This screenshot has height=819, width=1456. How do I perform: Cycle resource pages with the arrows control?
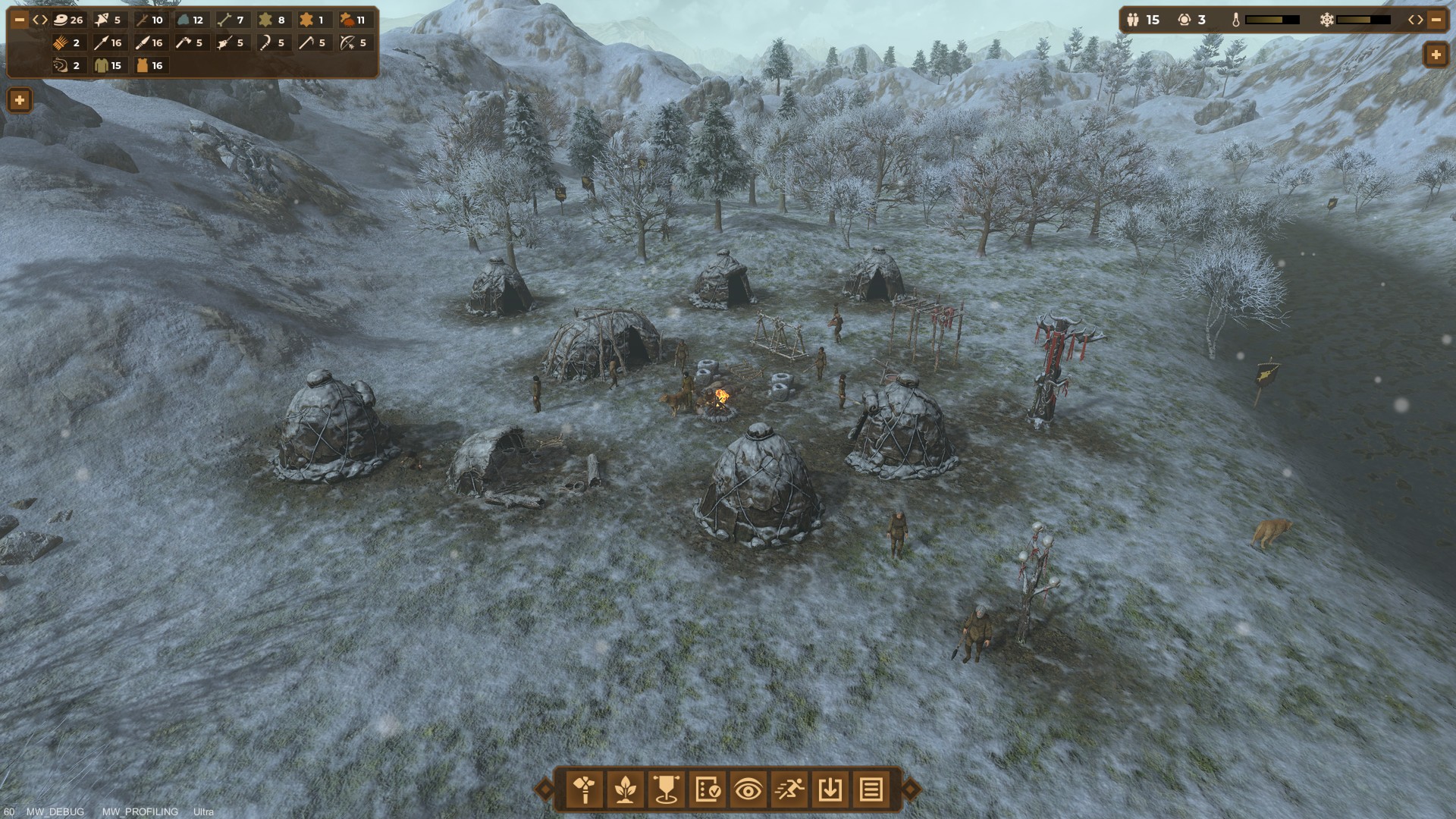40,20
